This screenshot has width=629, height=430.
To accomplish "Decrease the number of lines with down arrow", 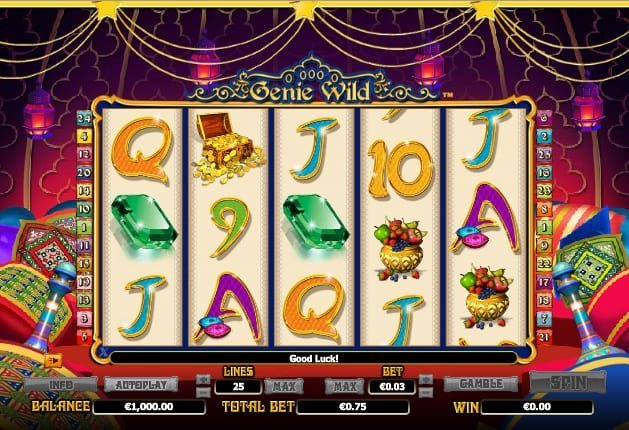I will 204,392.
